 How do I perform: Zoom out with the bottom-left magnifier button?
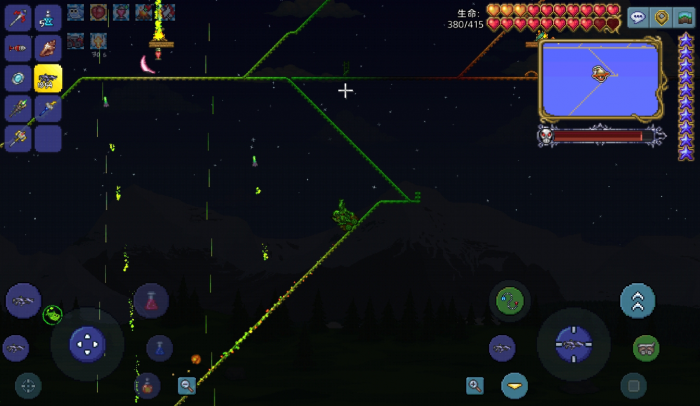[187, 385]
